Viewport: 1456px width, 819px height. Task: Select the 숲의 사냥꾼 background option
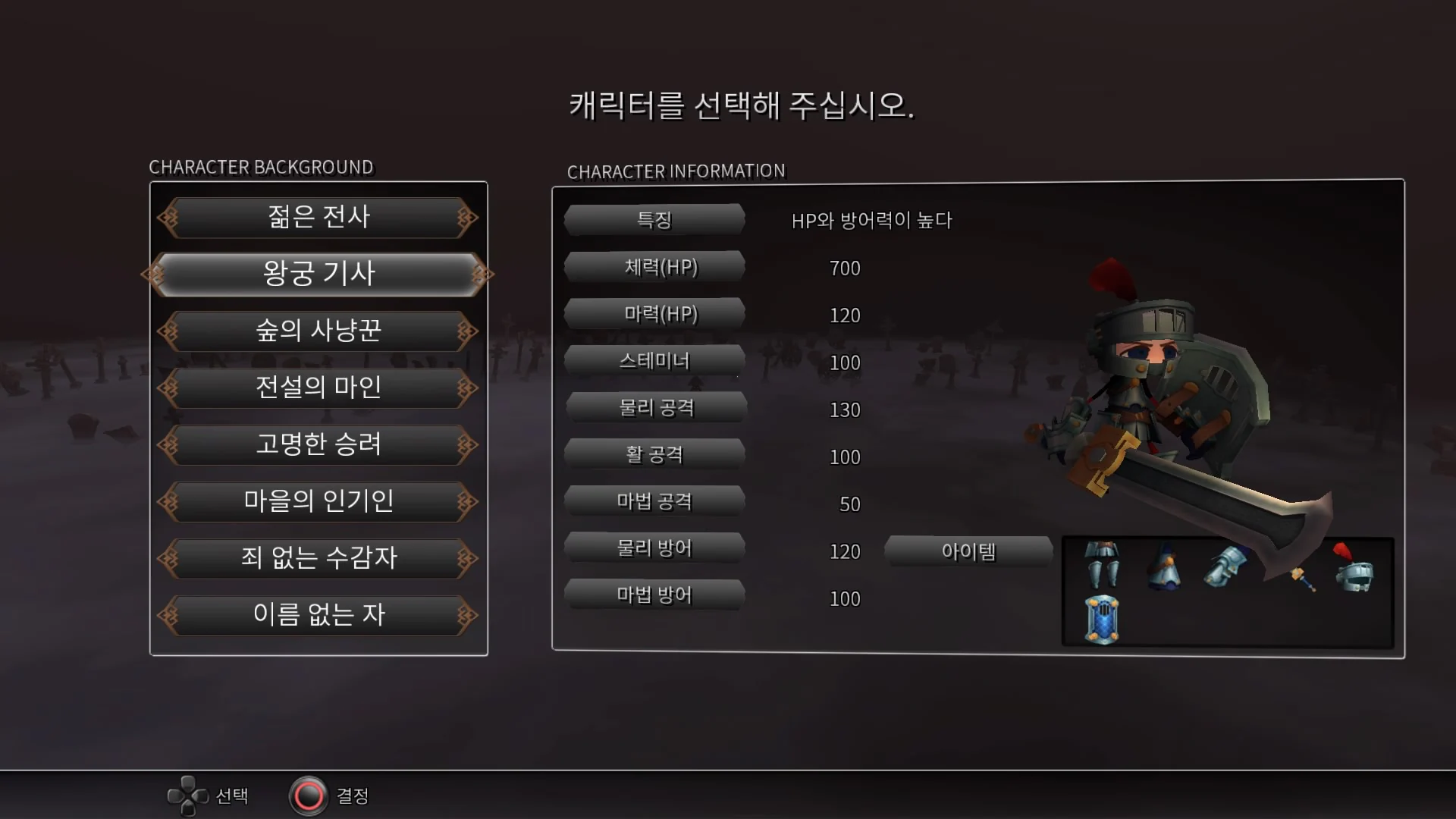(318, 331)
